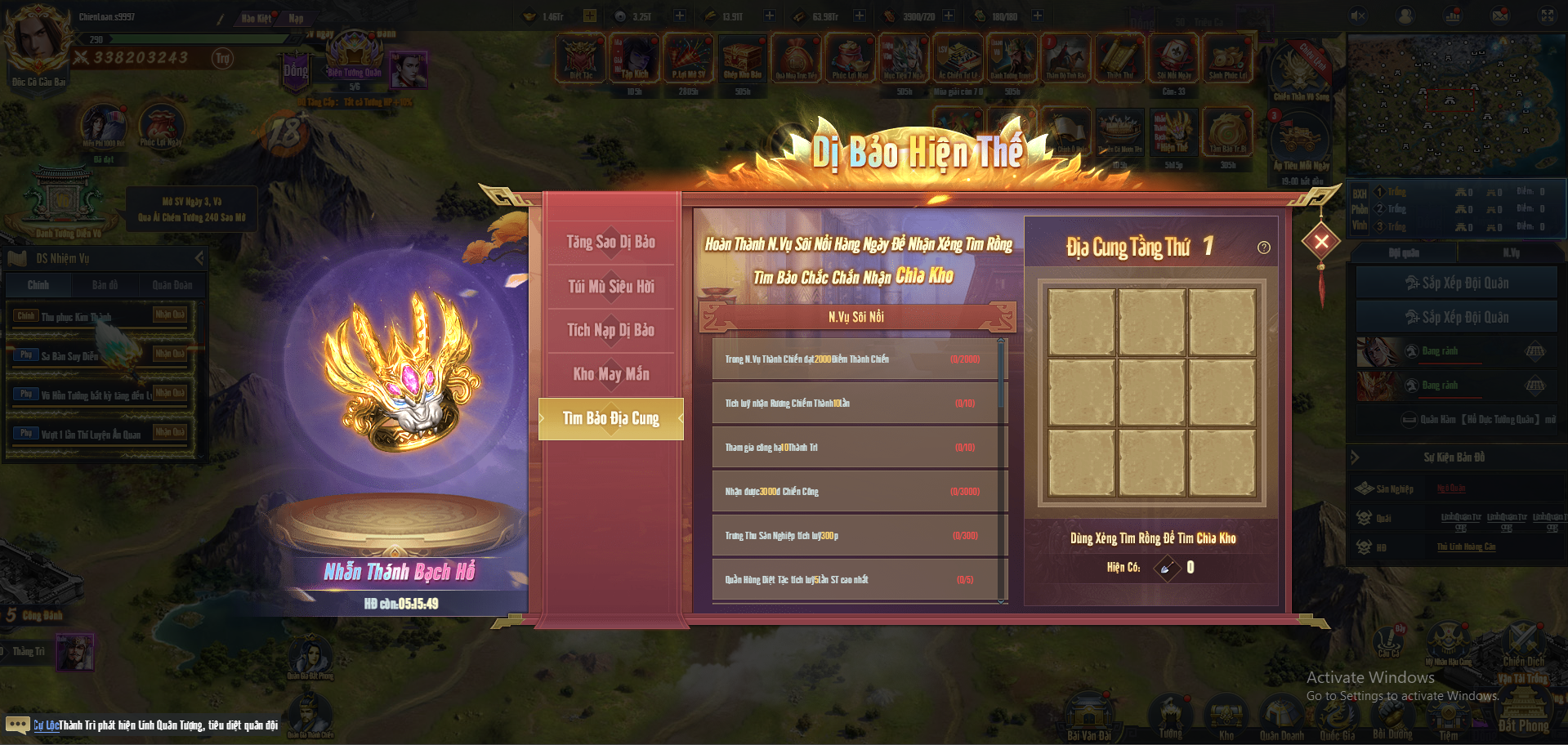1568x745 pixels.
Task: Toggle the sound mute icon
Action: (1358, 16)
